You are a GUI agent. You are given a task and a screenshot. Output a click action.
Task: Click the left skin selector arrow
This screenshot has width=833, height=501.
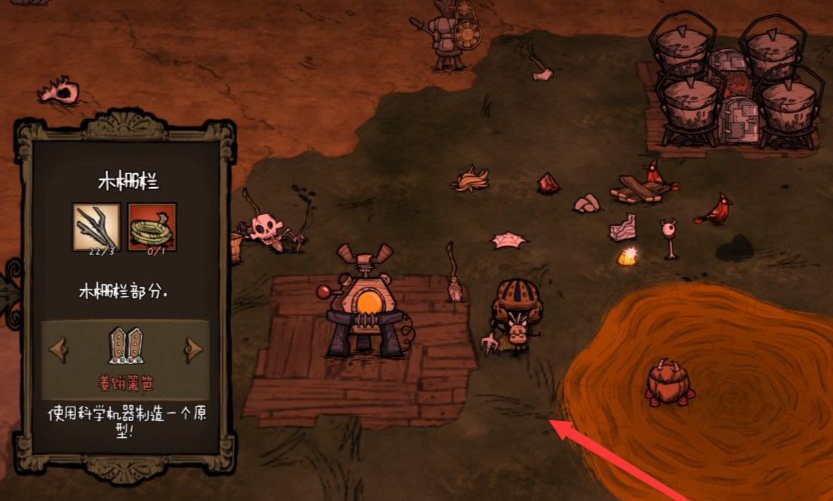[x=60, y=348]
